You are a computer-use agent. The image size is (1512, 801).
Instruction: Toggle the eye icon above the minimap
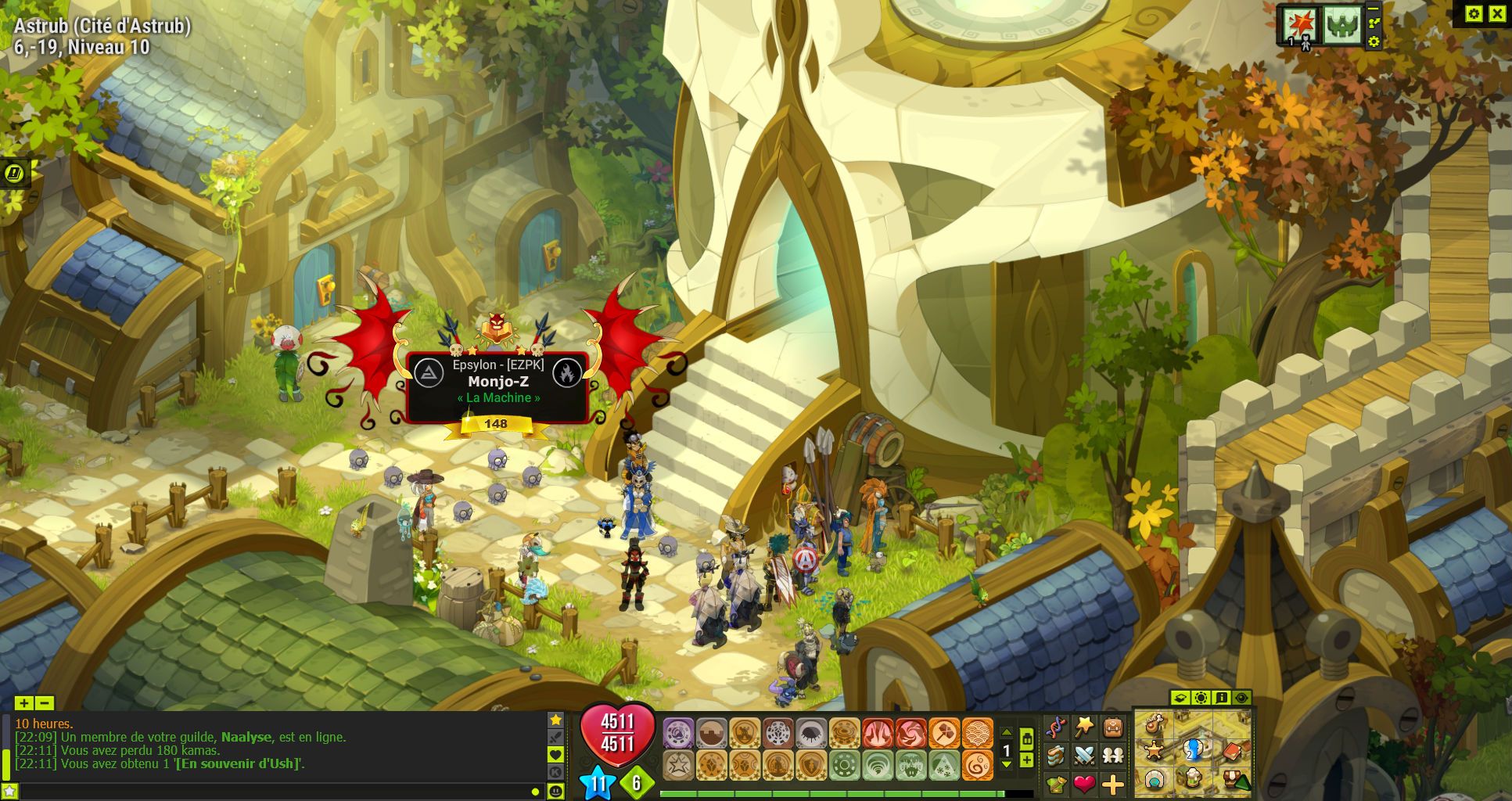coord(1243,698)
